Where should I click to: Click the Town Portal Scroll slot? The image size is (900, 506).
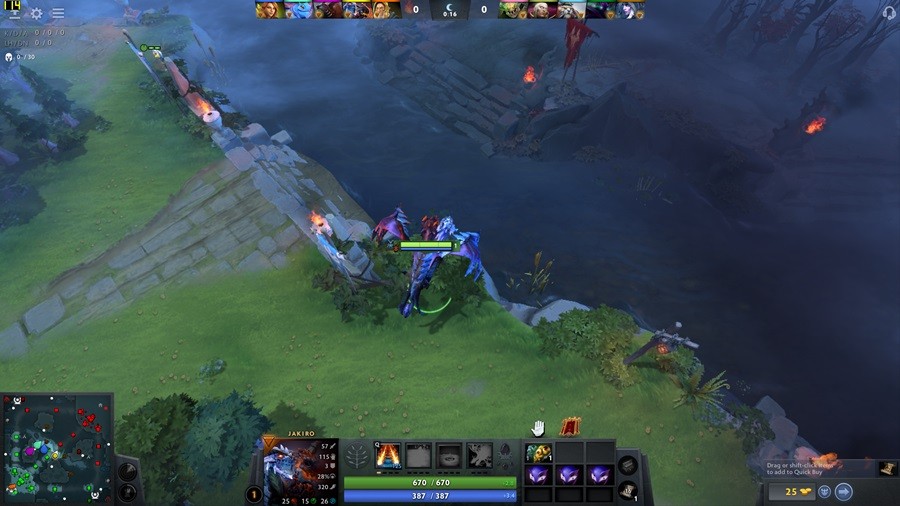pyautogui.click(x=627, y=491)
